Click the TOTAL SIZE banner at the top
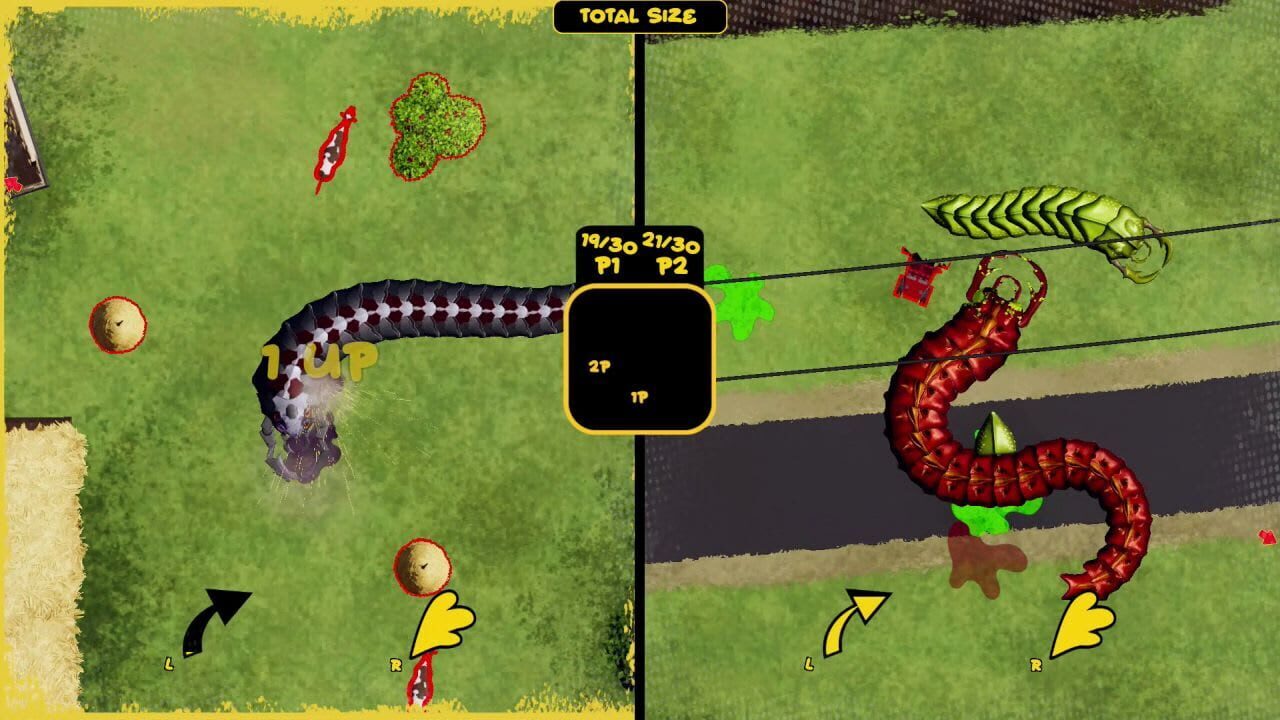1280x720 pixels. 638,15
